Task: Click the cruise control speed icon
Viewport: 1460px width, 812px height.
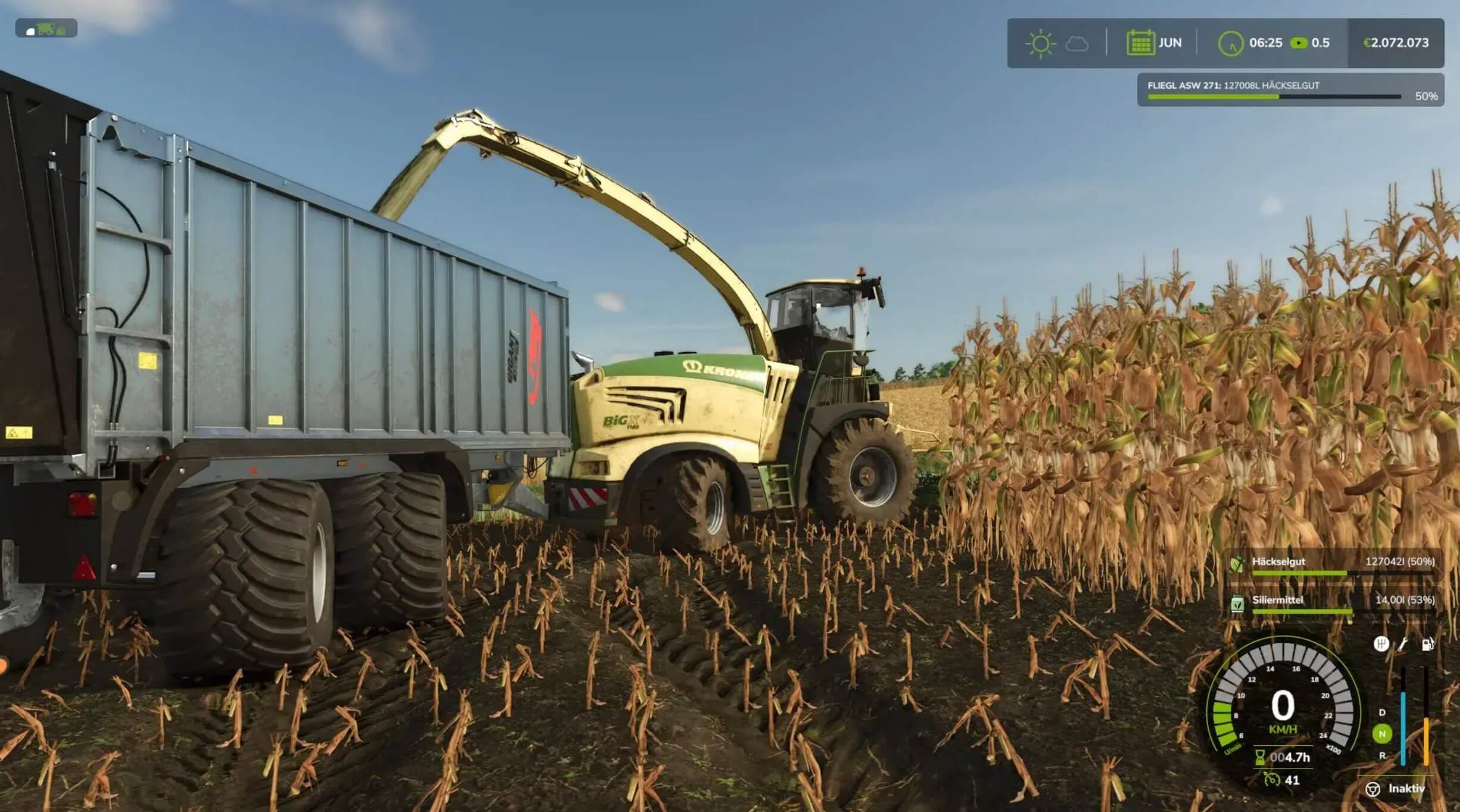Action: pyautogui.click(x=1271, y=780)
